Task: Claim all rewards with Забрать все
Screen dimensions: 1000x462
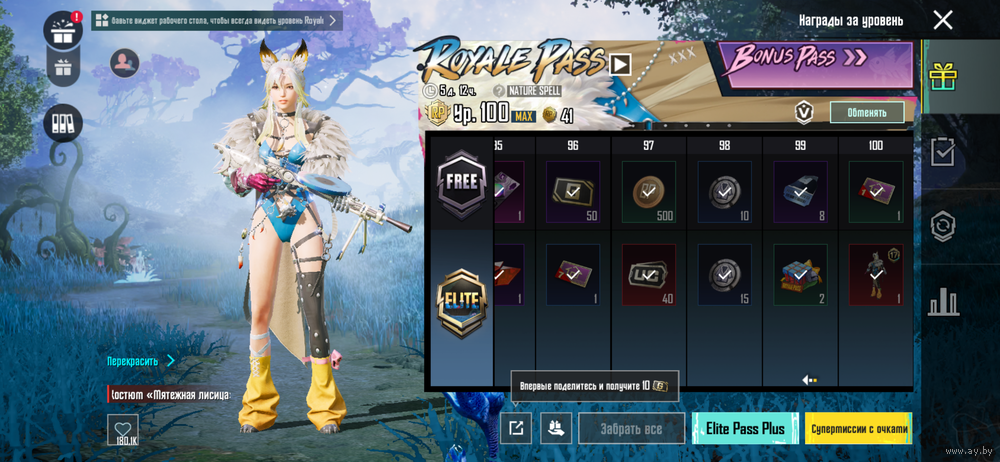Action: (x=631, y=428)
